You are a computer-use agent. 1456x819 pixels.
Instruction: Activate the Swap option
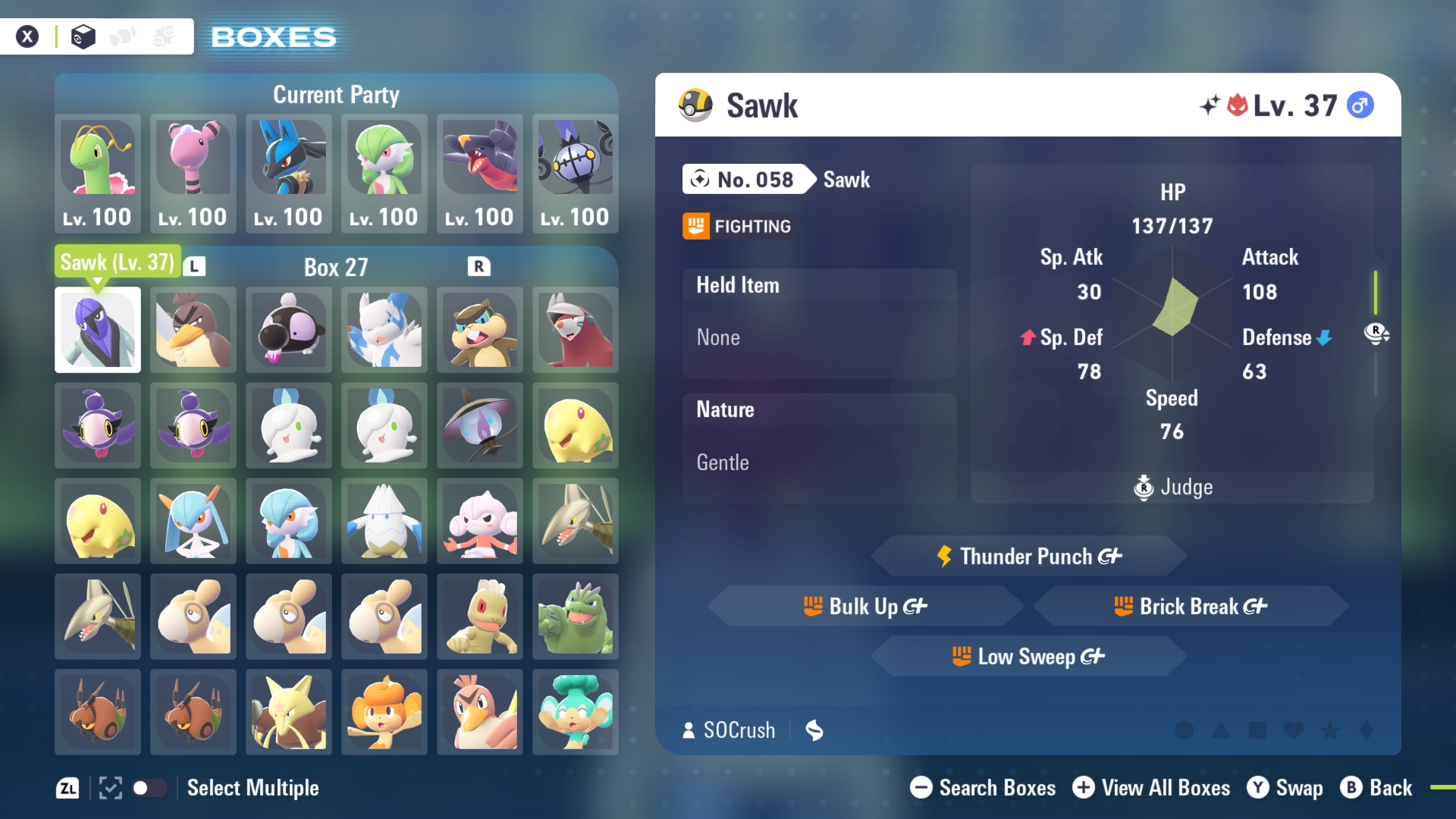[1285, 788]
